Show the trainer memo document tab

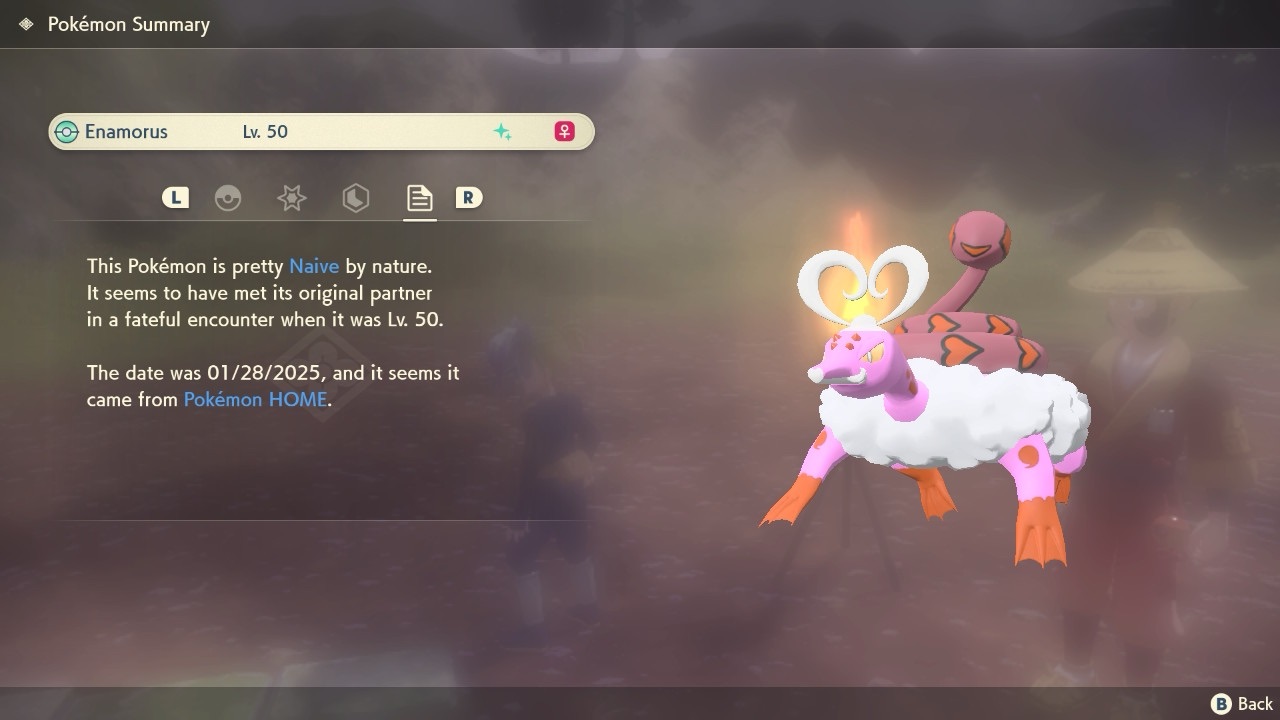click(419, 198)
